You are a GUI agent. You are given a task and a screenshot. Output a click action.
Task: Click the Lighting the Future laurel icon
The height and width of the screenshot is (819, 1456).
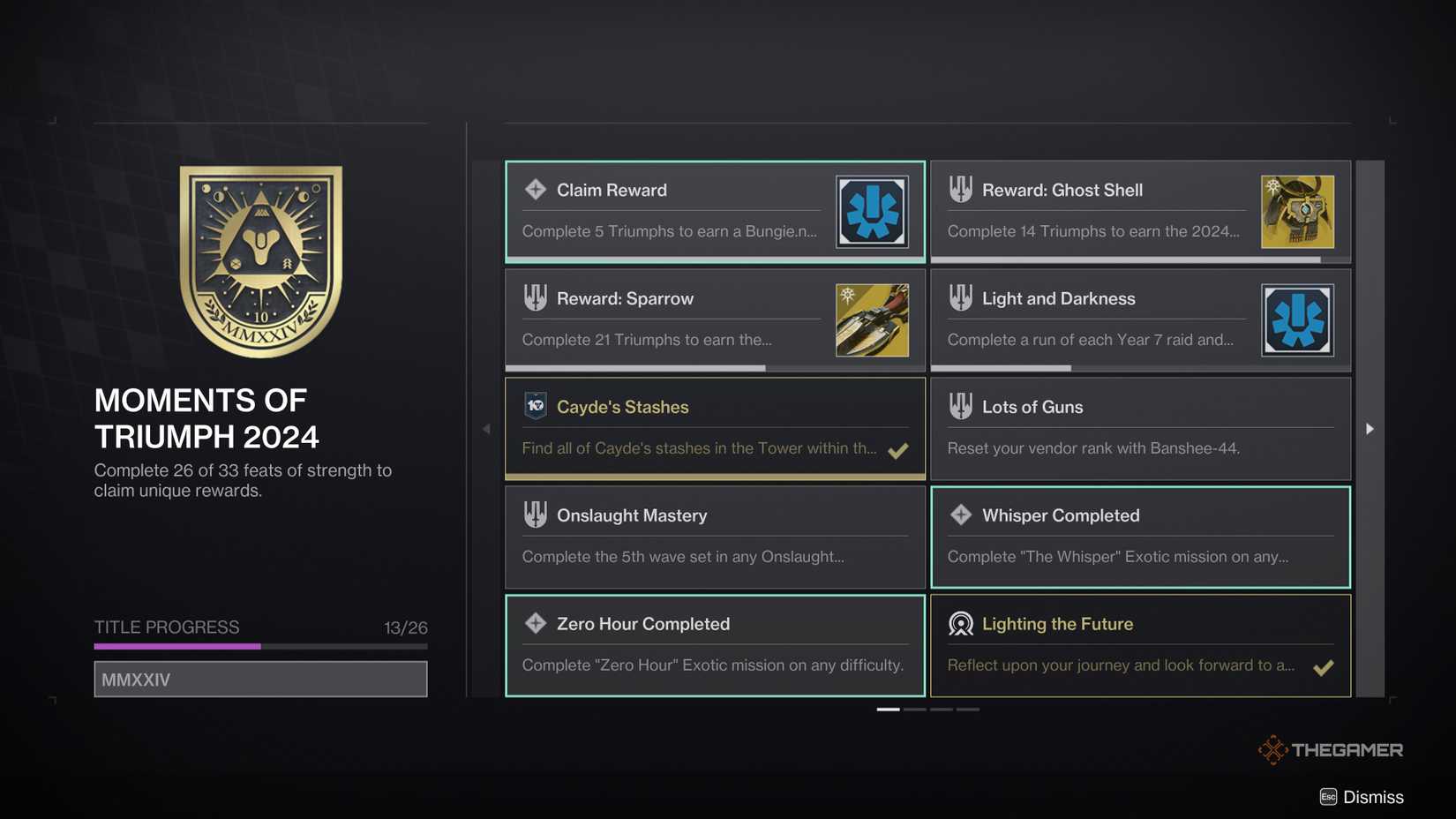pos(960,623)
